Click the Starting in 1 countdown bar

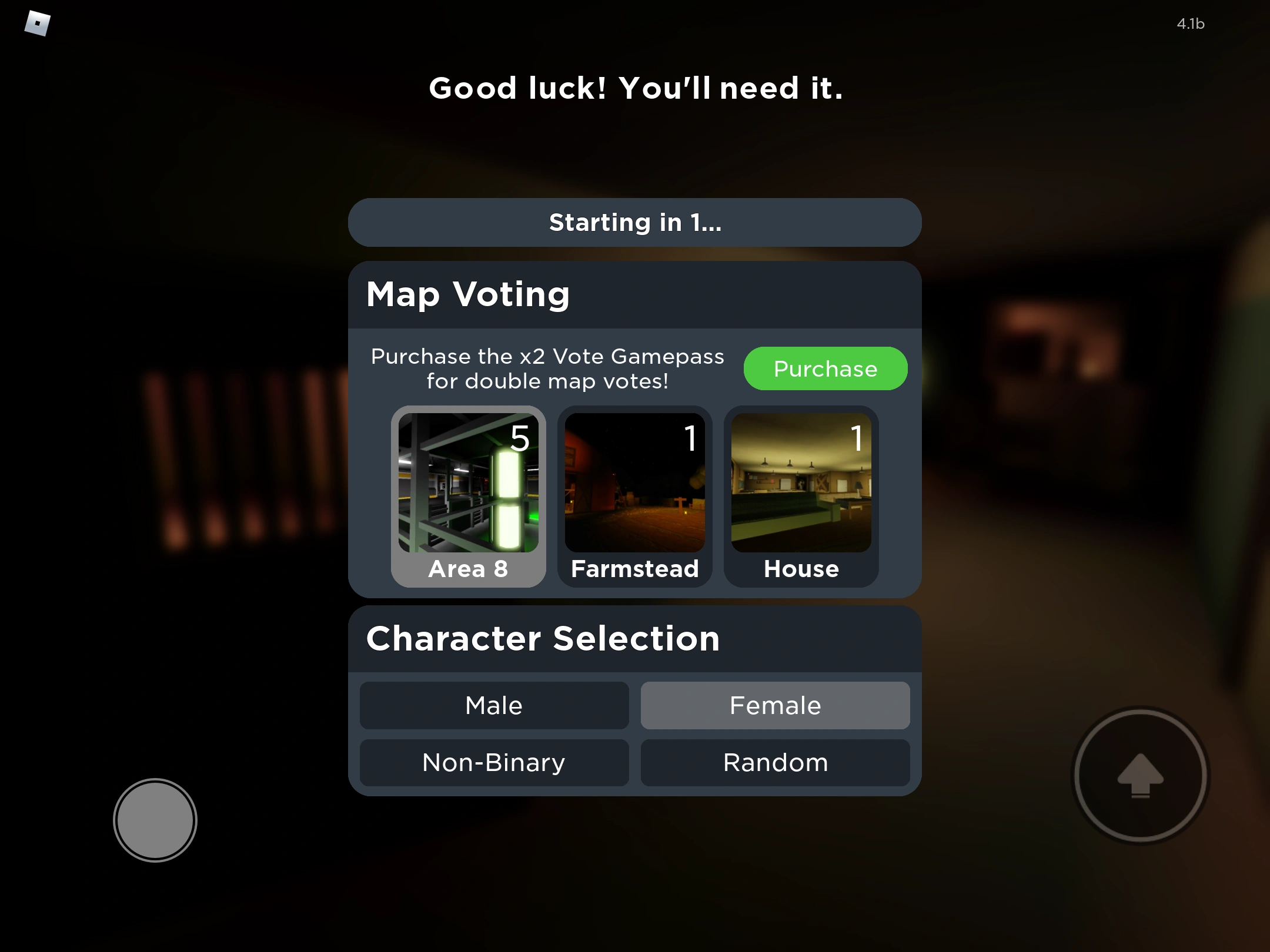(x=634, y=223)
